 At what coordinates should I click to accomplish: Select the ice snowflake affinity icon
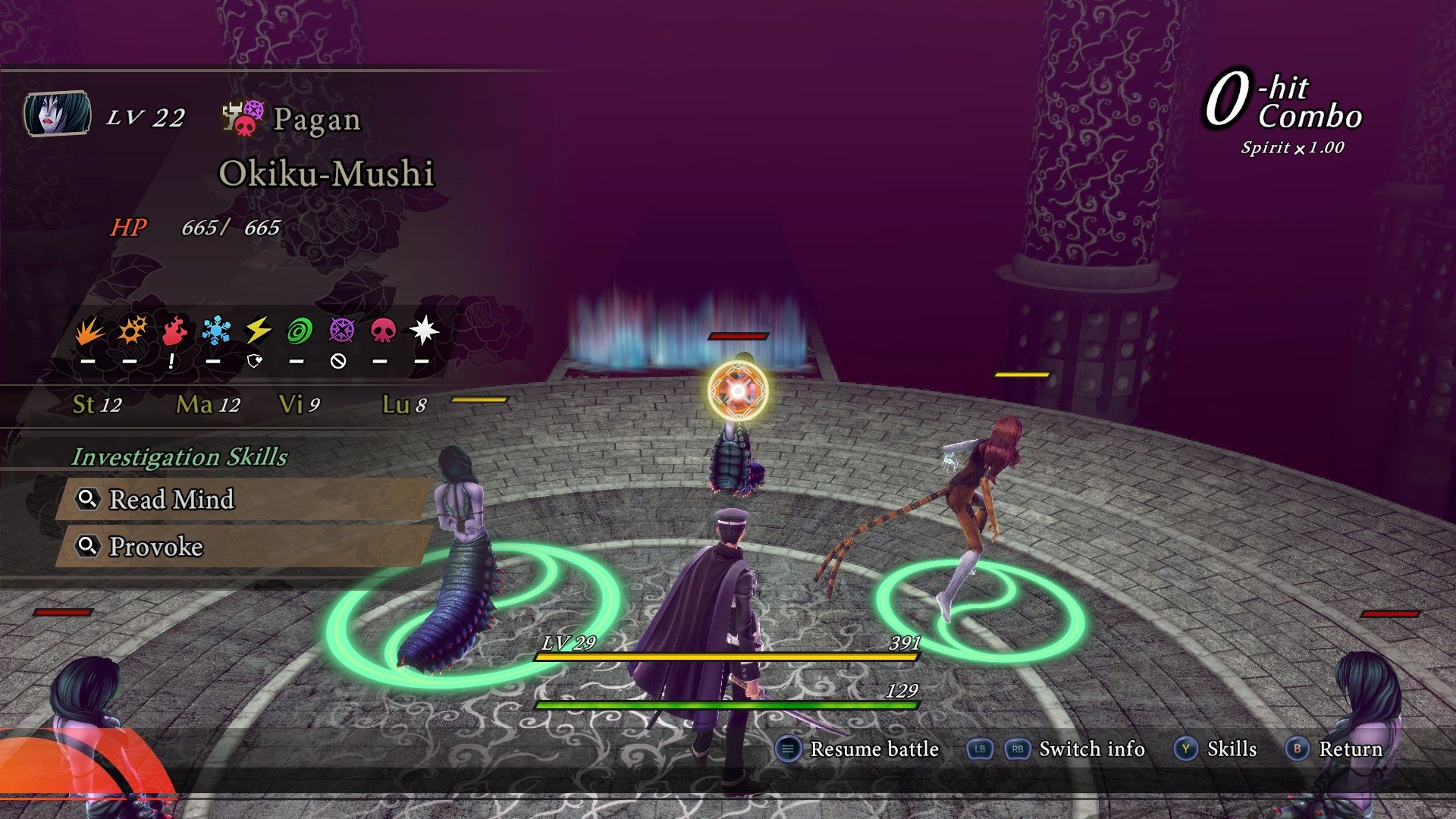coord(215,331)
